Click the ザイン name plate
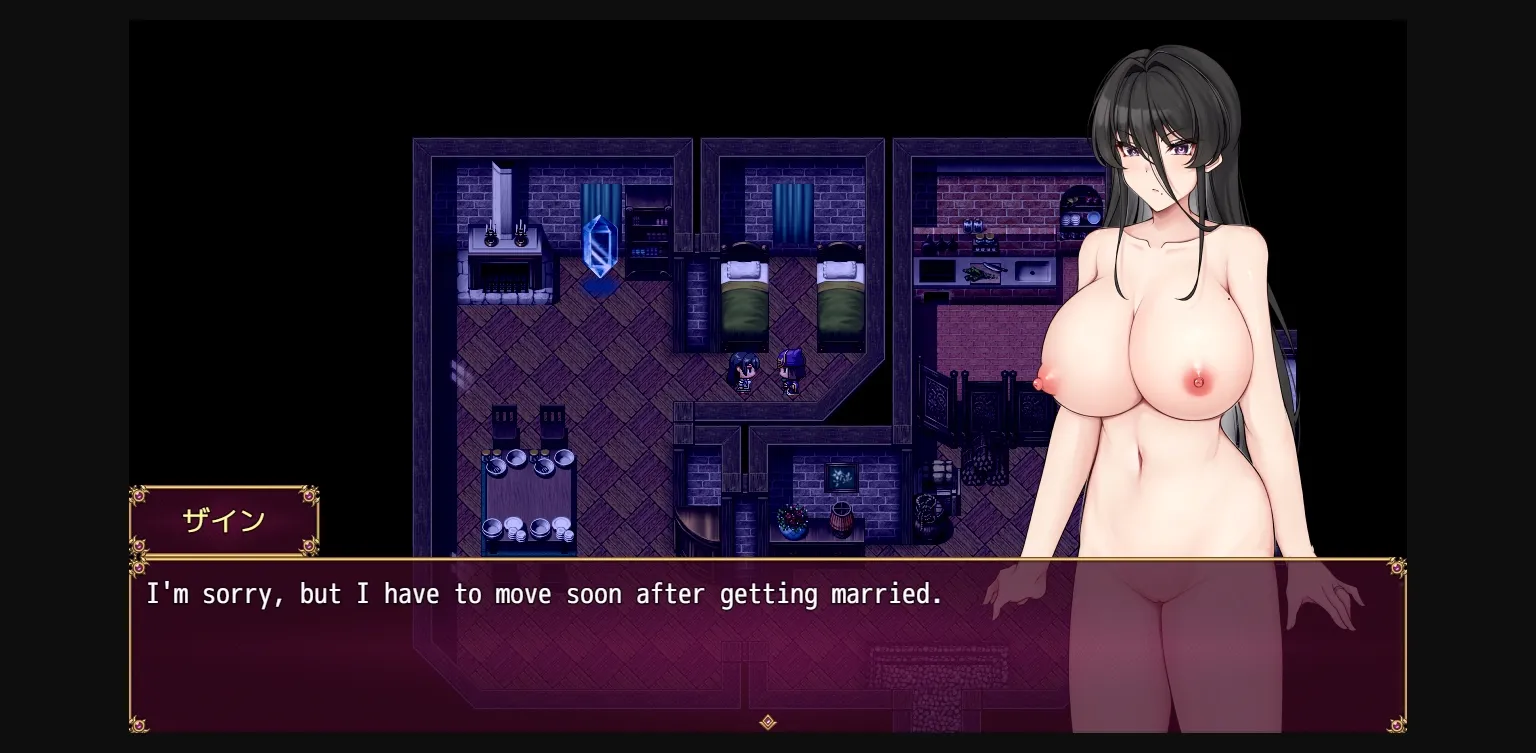The width and height of the screenshot is (1536, 753). tap(224, 519)
